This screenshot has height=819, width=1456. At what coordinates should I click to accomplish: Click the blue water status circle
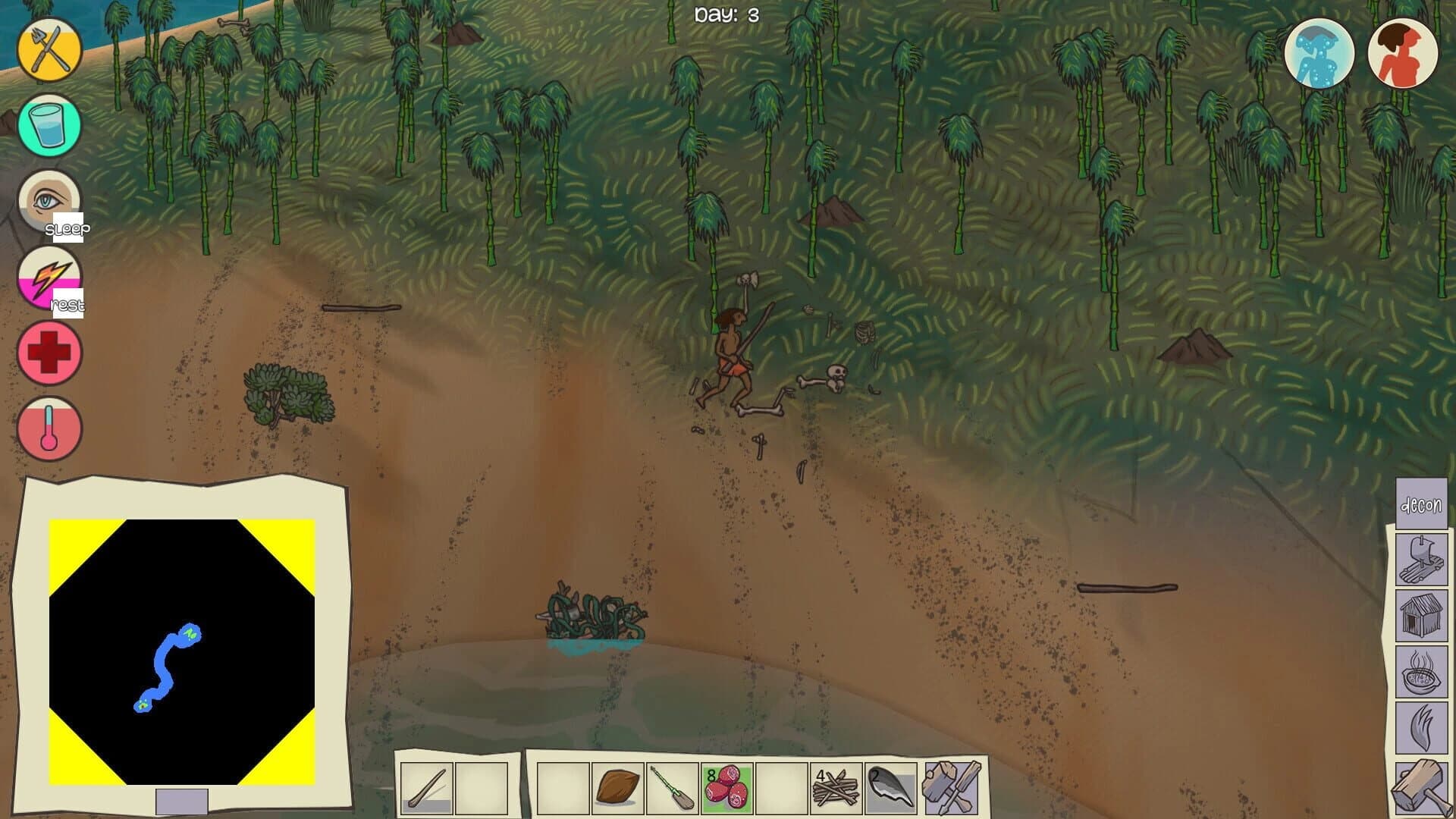(1319, 52)
